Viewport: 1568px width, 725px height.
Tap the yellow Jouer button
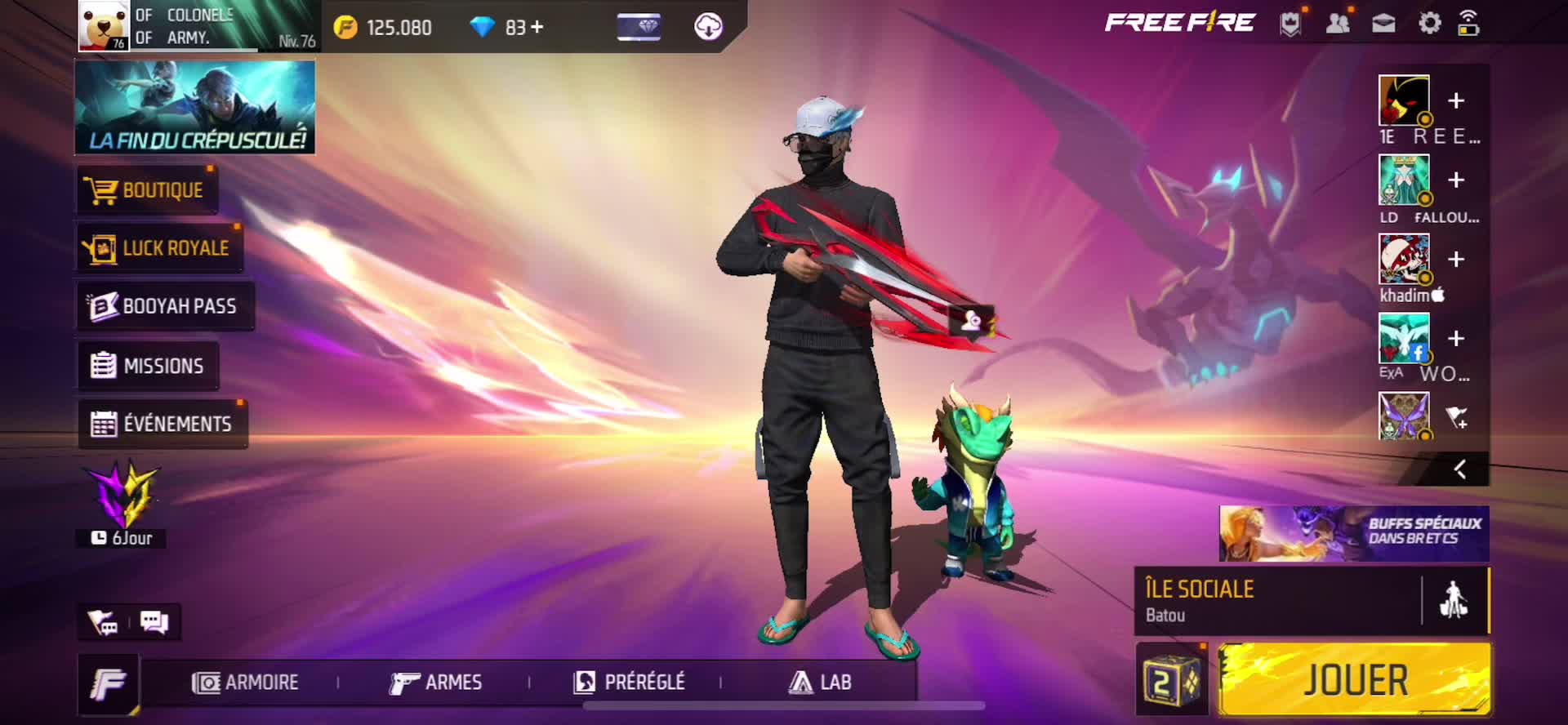click(x=1354, y=680)
